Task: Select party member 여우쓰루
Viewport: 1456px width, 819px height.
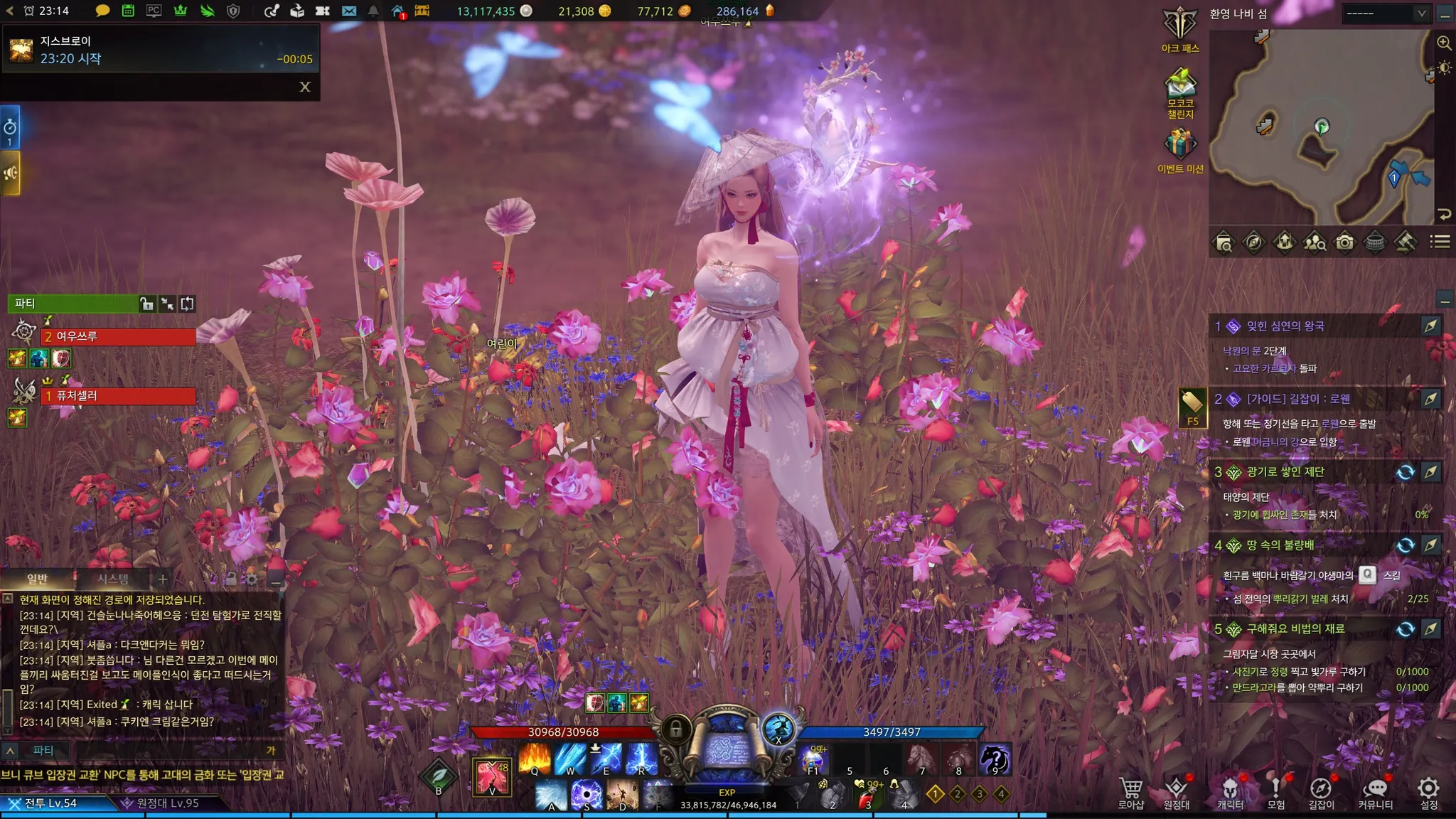Action: pyautogui.click(x=118, y=336)
